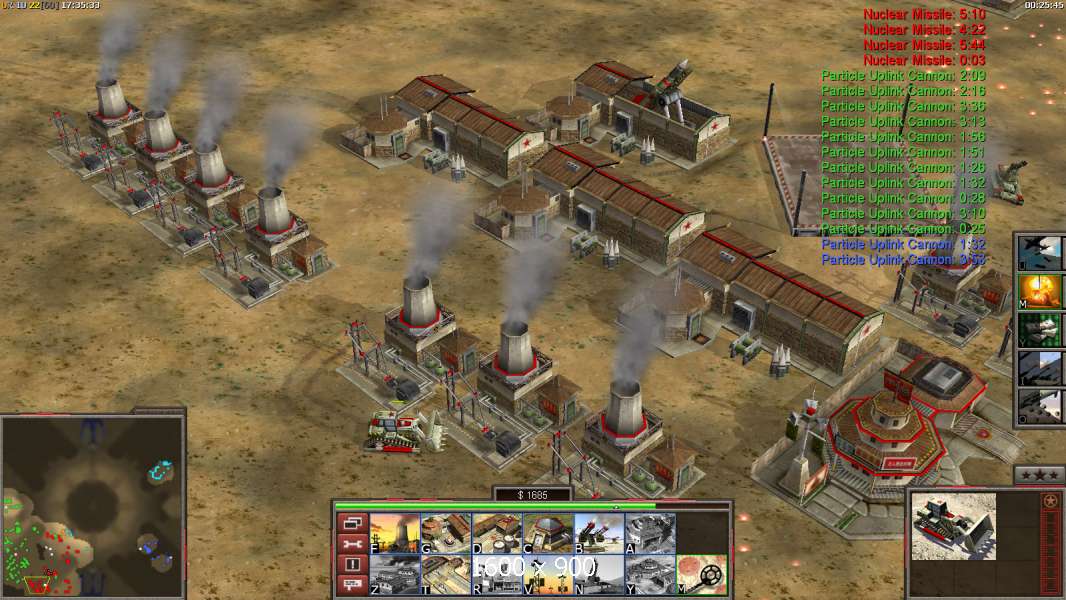The image size is (1066, 600).
Task: Click the overlapping windows button
Action: pos(352,522)
